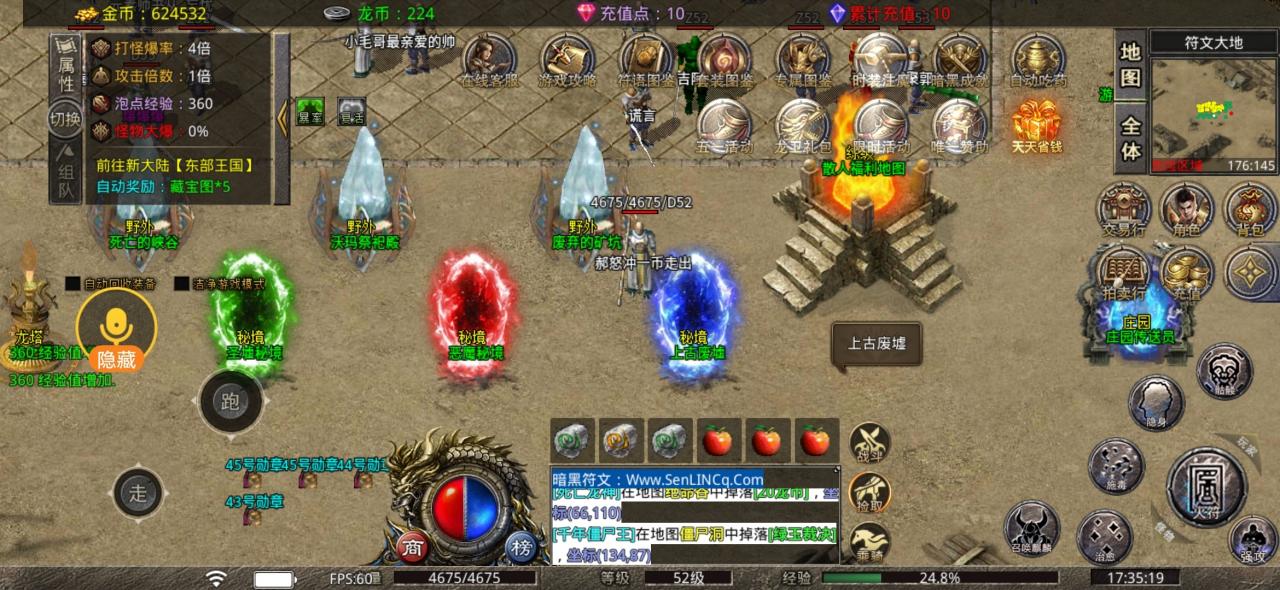
Task: Open the 地图 map button
Action: (x=1130, y=65)
